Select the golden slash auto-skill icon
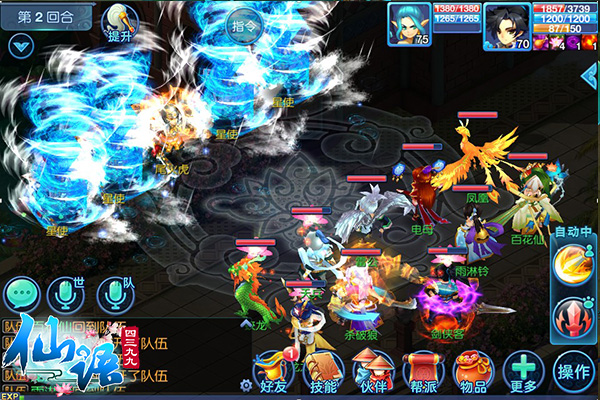The image size is (600, 400). click(574, 266)
